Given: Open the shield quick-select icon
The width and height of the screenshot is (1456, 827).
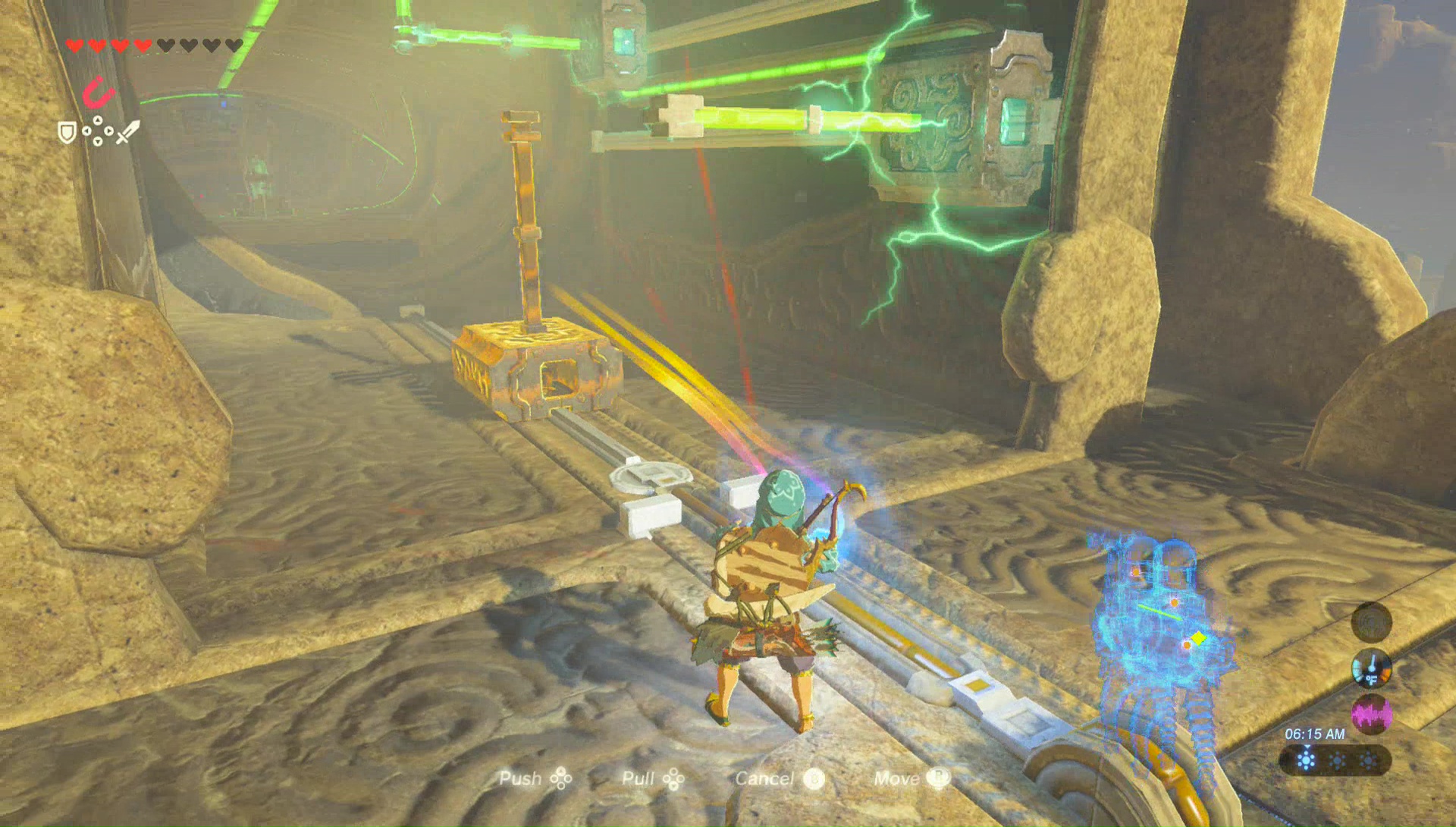Looking at the screenshot, I should 67,134.
